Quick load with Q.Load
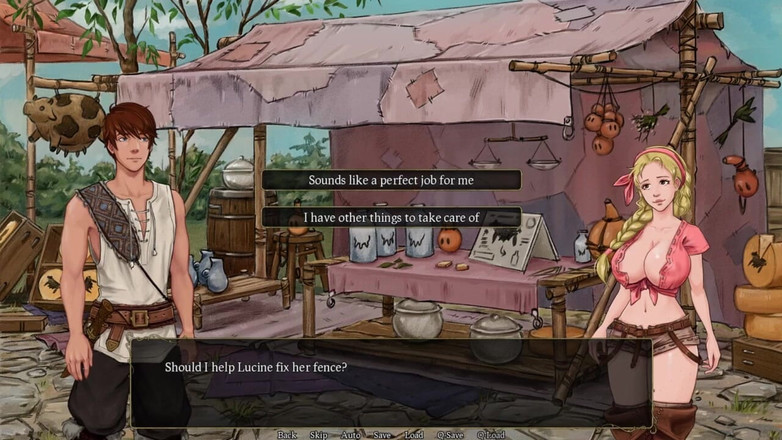This screenshot has width=782, height=440. pyautogui.click(x=491, y=435)
